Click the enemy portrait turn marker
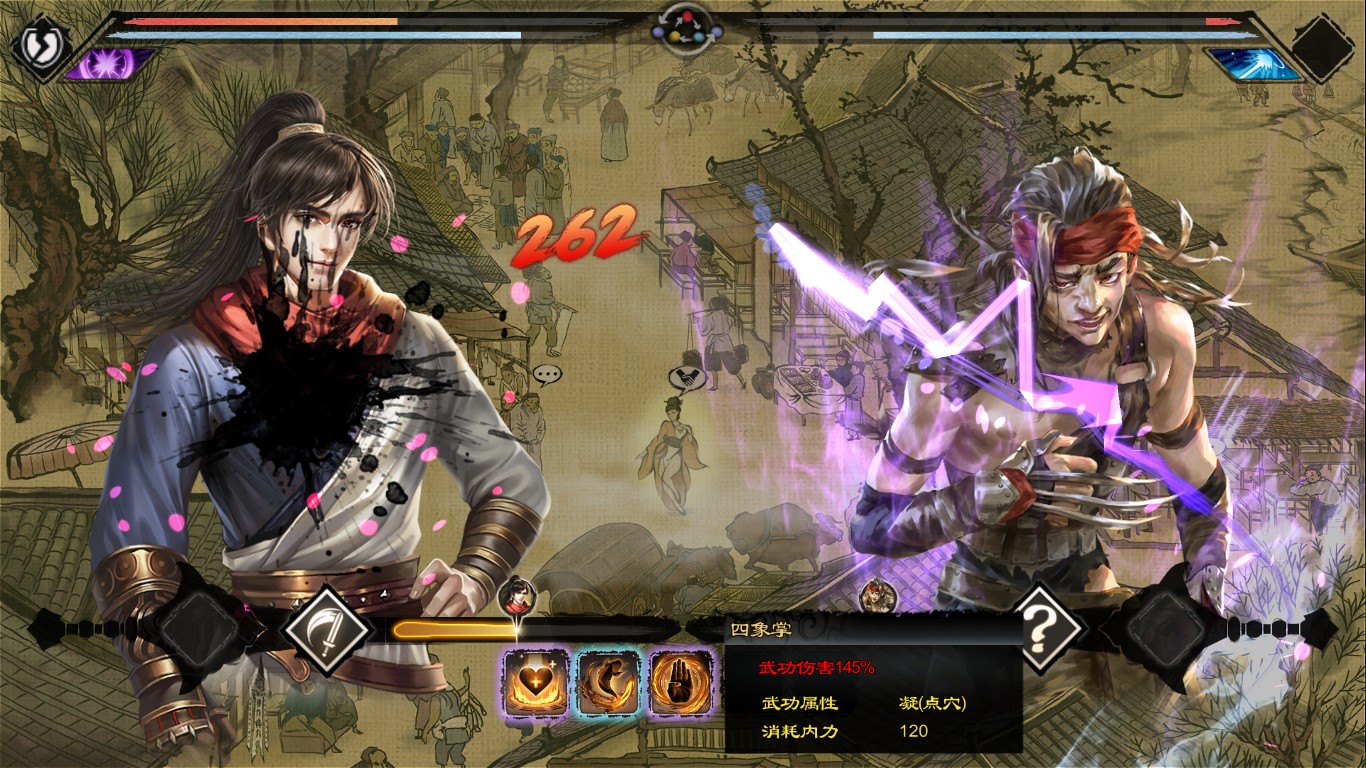This screenshot has height=768, width=1366. (877, 597)
